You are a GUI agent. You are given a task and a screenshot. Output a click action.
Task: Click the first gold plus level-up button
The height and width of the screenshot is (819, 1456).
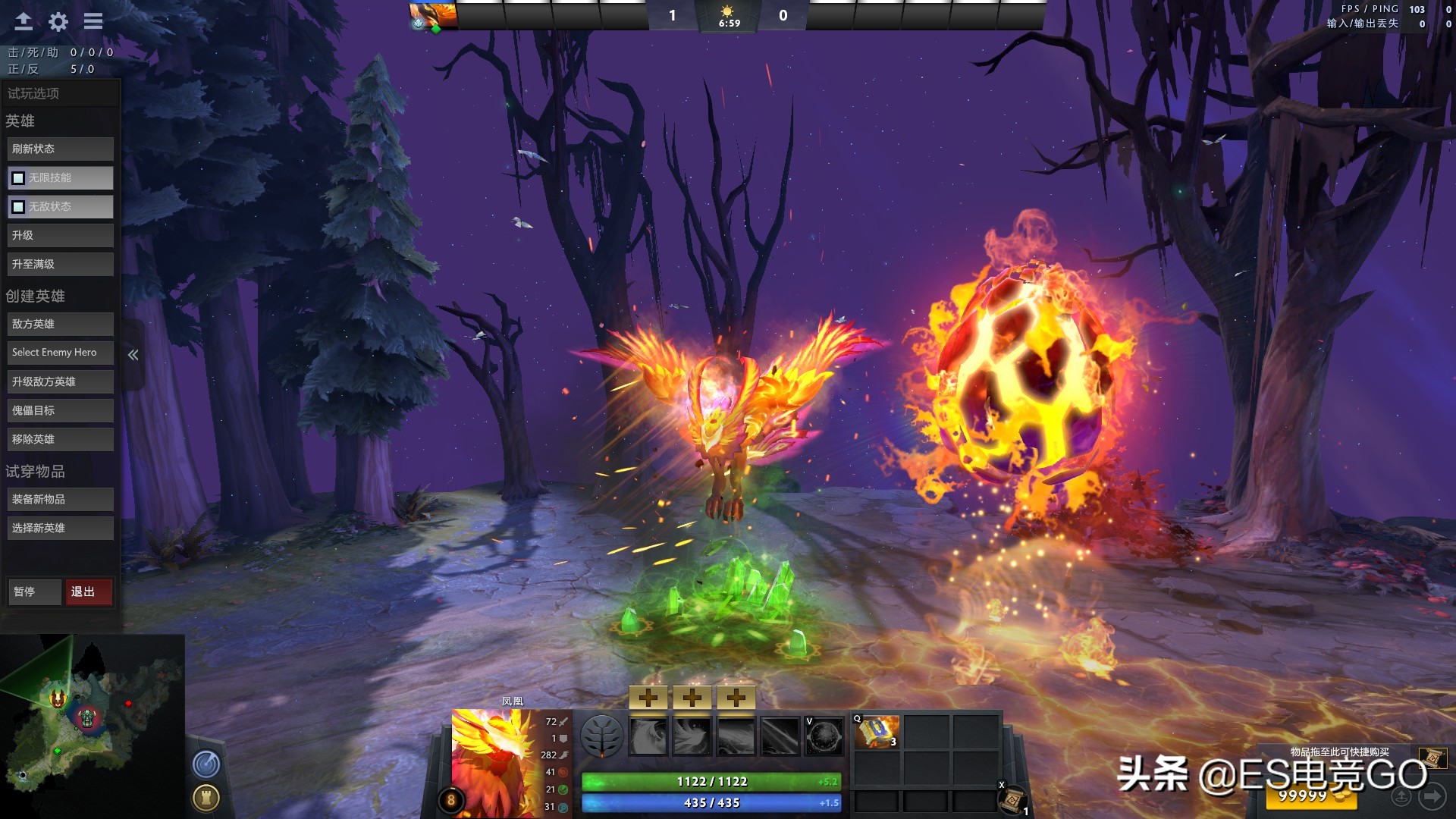click(x=648, y=696)
